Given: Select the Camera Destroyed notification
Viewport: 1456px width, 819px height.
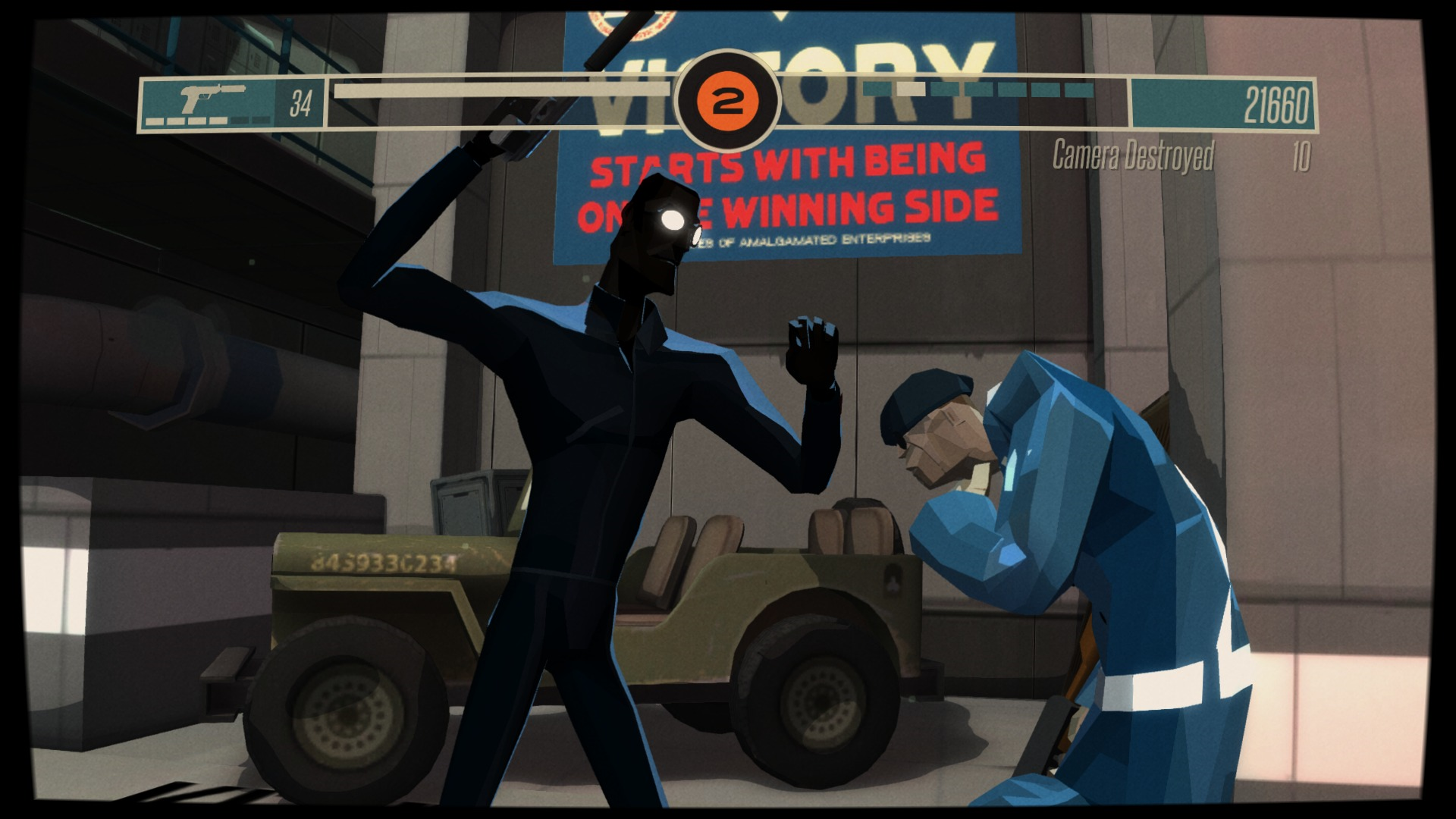Looking at the screenshot, I should click(x=1133, y=155).
